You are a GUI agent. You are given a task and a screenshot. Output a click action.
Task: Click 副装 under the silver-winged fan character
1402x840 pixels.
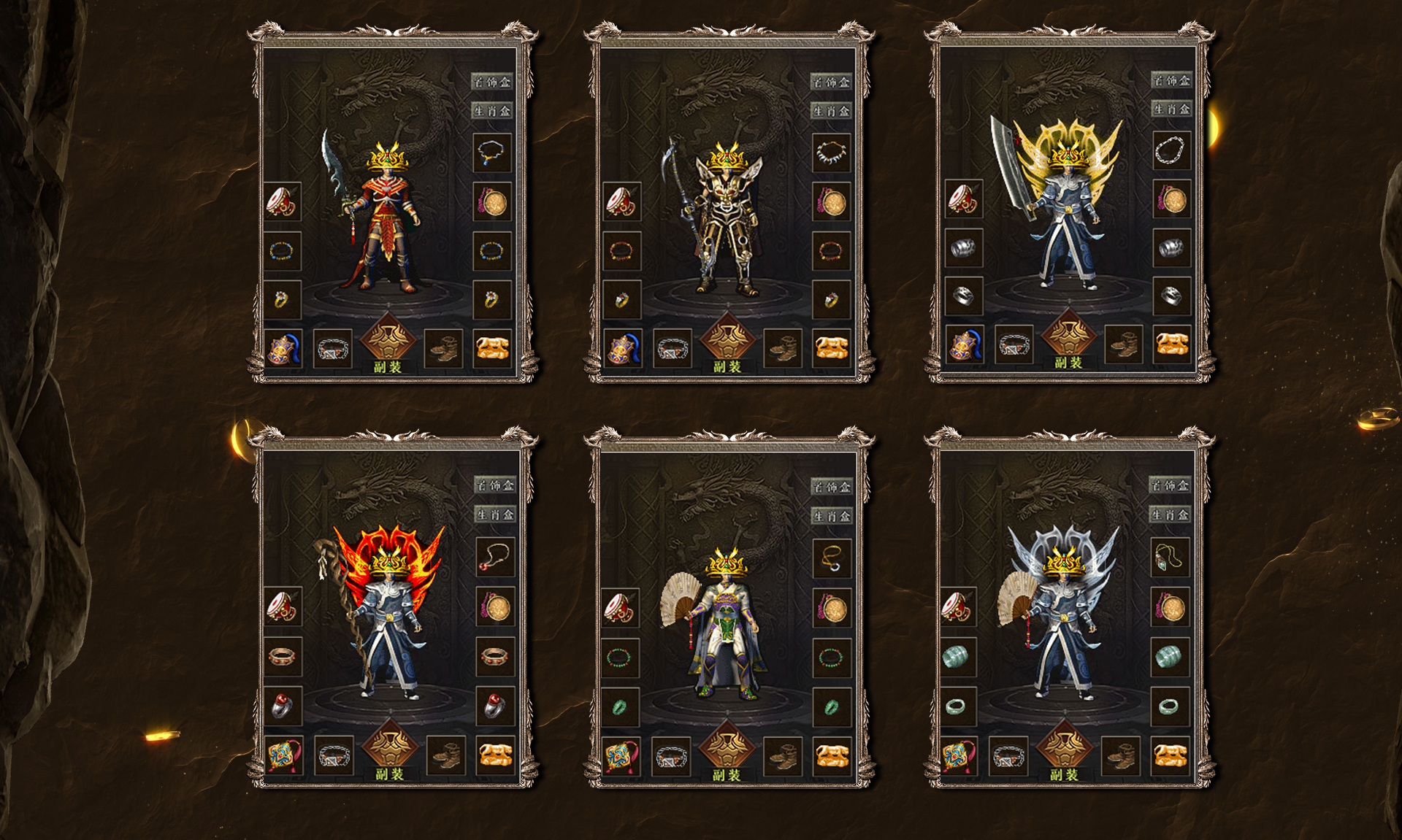(1065, 774)
